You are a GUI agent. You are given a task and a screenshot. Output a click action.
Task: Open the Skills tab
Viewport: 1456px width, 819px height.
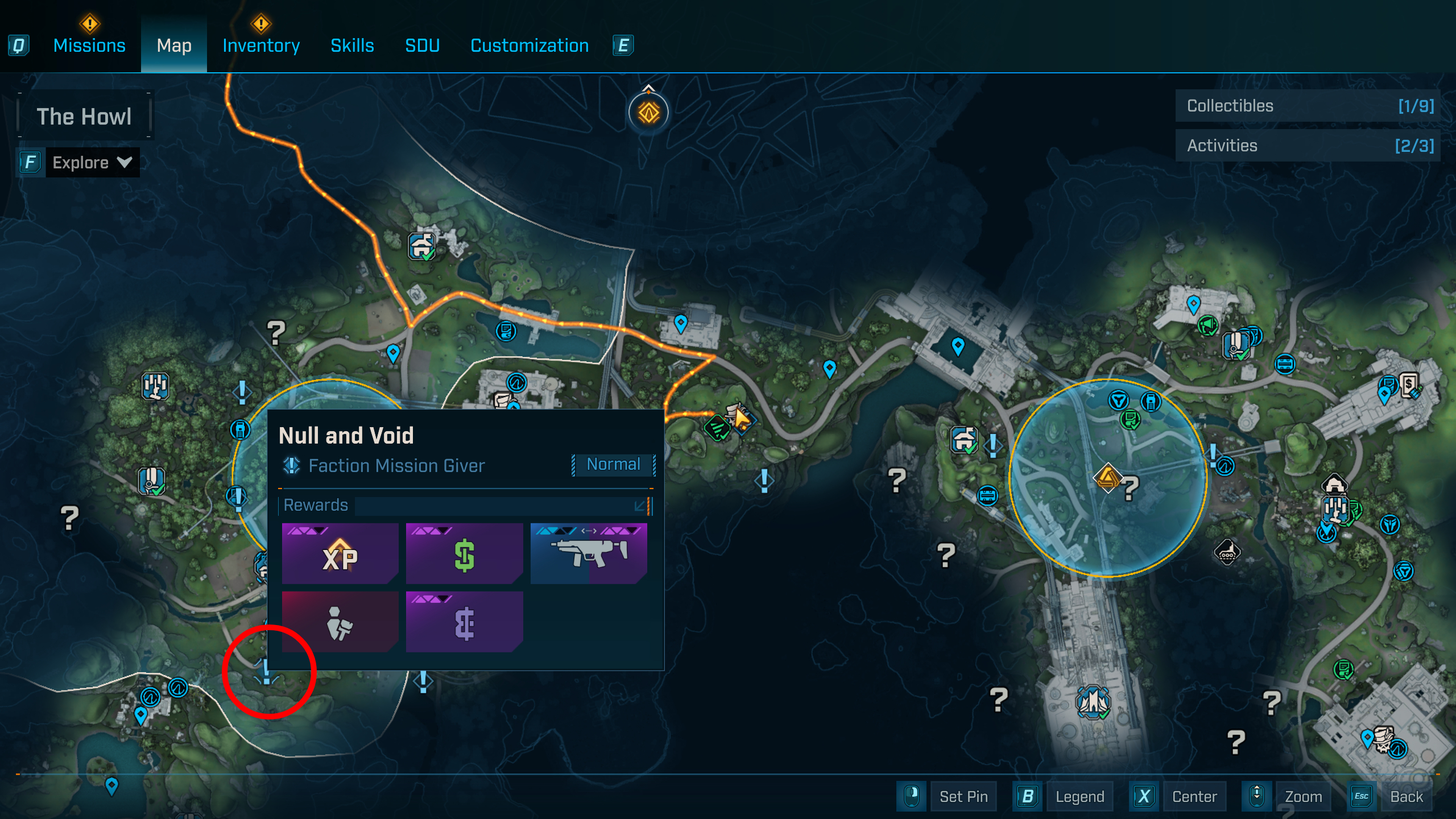(352, 45)
